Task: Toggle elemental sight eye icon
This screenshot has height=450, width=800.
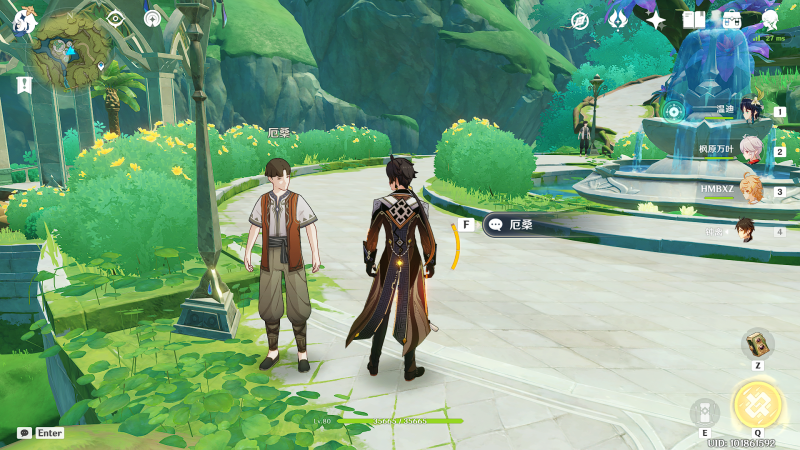Action: point(115,18)
